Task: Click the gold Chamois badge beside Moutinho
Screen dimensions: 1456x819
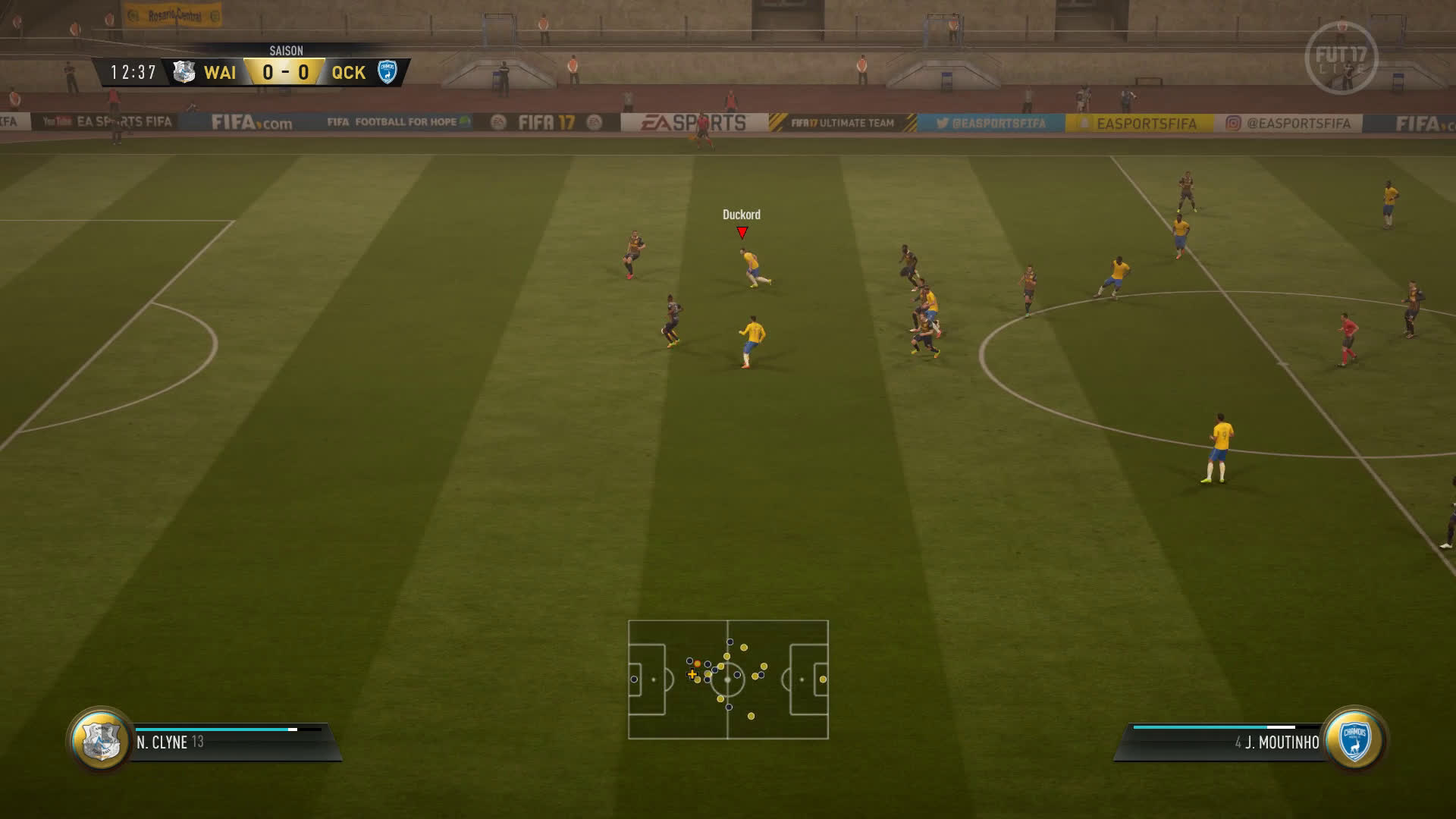Action: pos(1354,740)
